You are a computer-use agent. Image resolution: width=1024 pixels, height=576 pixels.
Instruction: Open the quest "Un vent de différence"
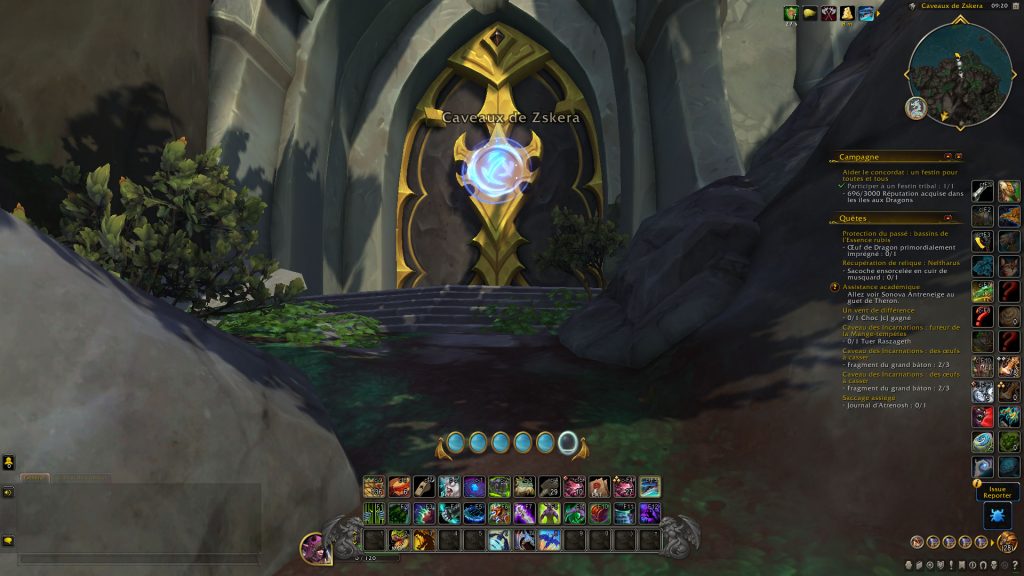tap(878, 310)
